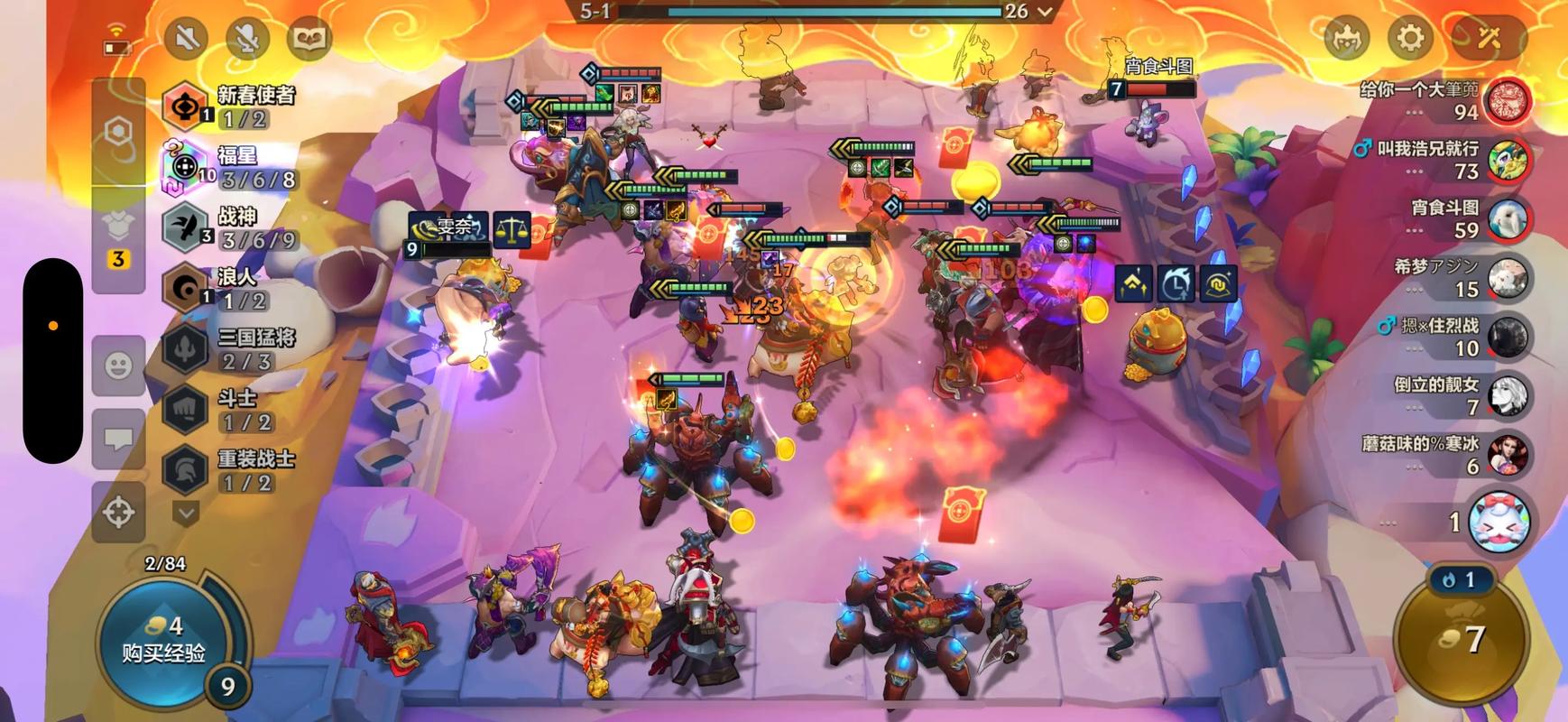Open the chat bubble button

[x=119, y=439]
